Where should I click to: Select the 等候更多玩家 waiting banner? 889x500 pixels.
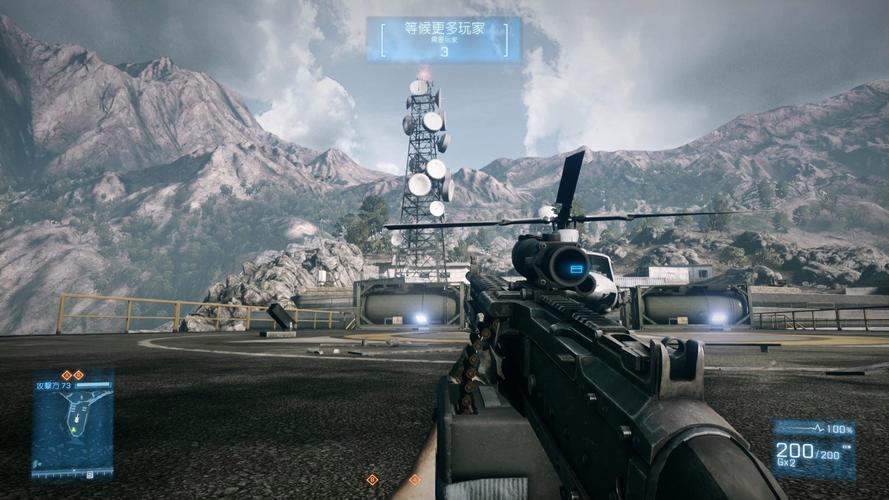tap(443, 39)
